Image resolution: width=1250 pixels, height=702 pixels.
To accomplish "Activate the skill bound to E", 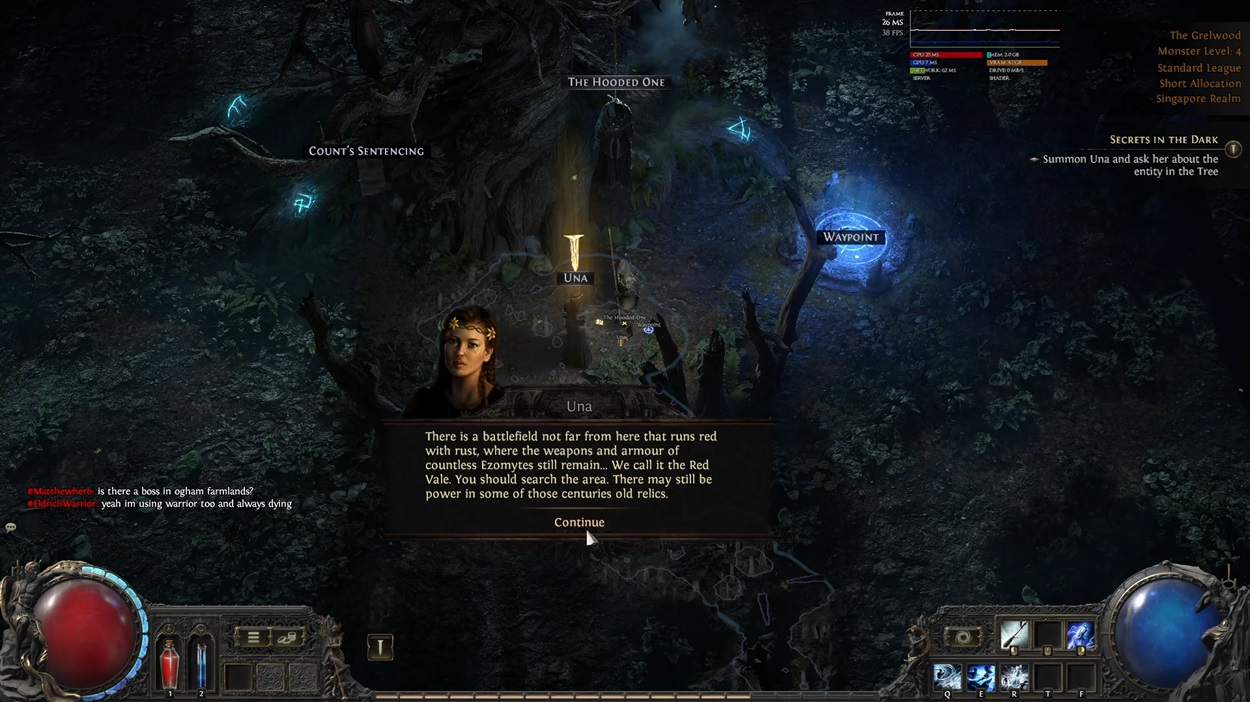I will 980,677.
